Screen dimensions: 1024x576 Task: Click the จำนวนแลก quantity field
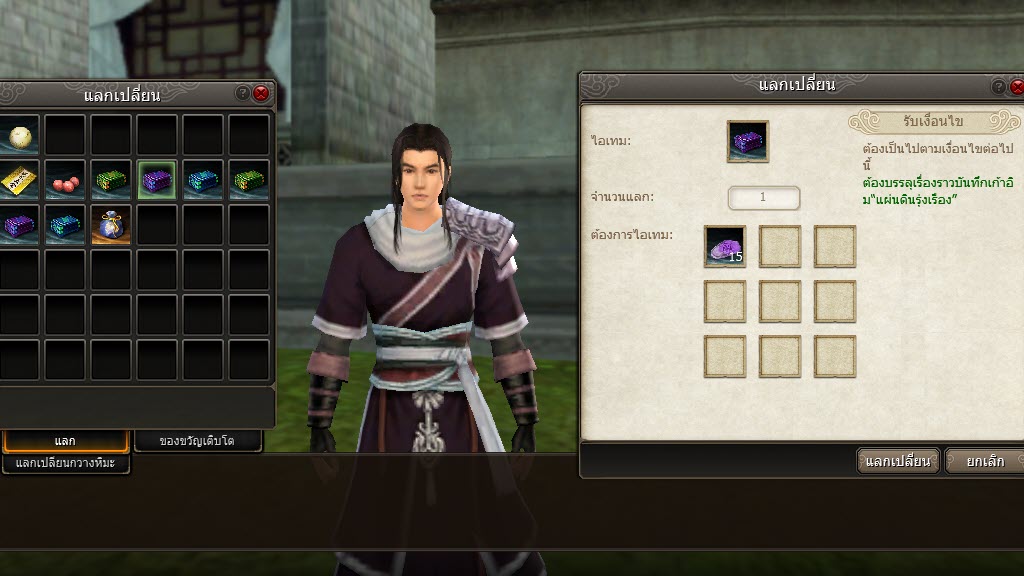[763, 197]
